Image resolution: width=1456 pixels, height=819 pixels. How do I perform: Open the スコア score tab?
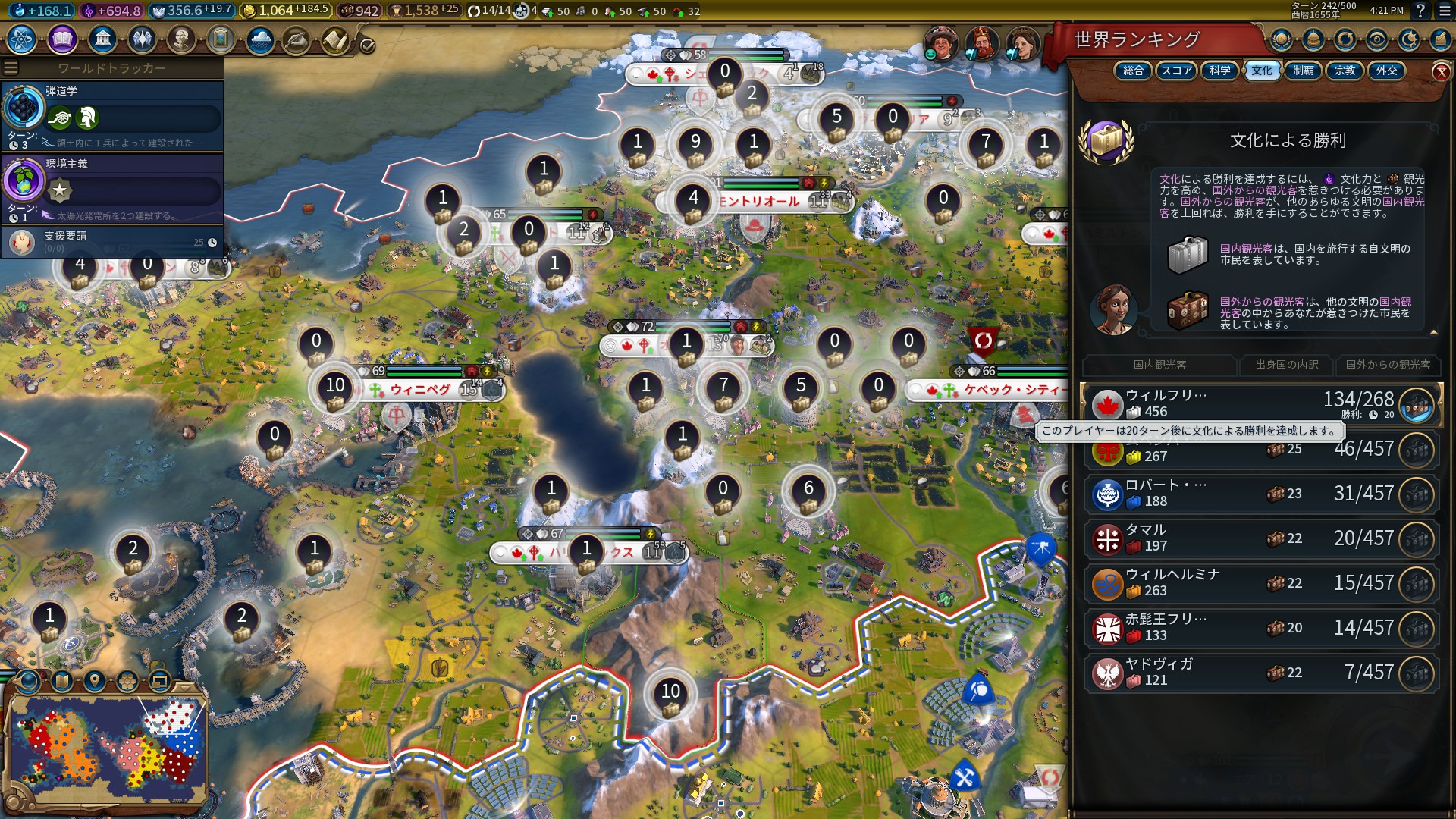pyautogui.click(x=1176, y=71)
